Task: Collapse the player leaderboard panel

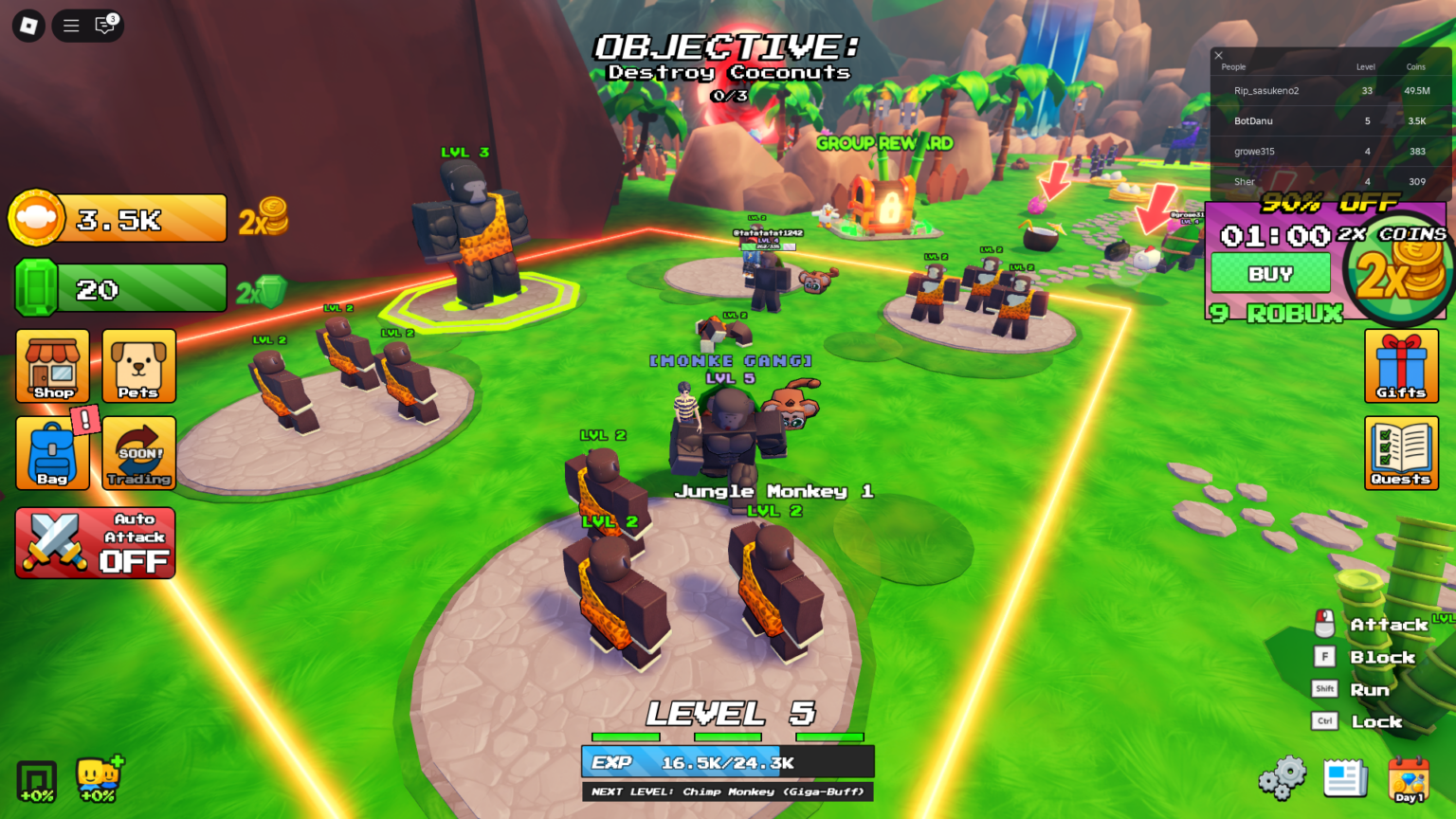Action: [1218, 55]
